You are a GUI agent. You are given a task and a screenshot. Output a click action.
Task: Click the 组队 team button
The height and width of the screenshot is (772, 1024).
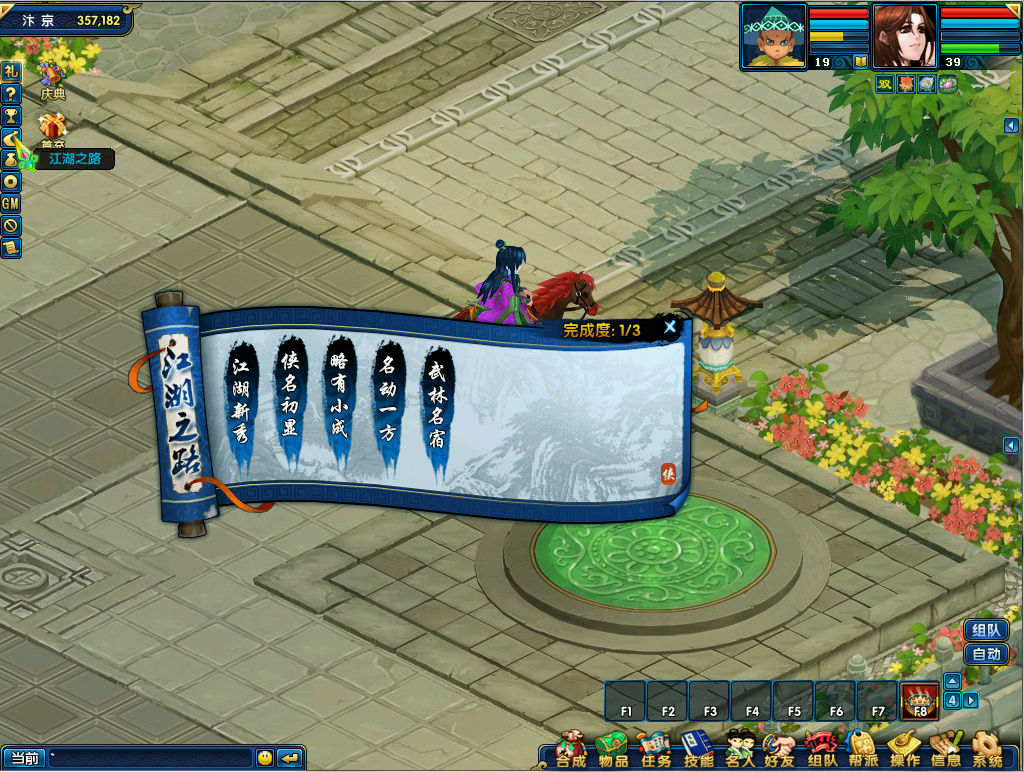coord(986,630)
